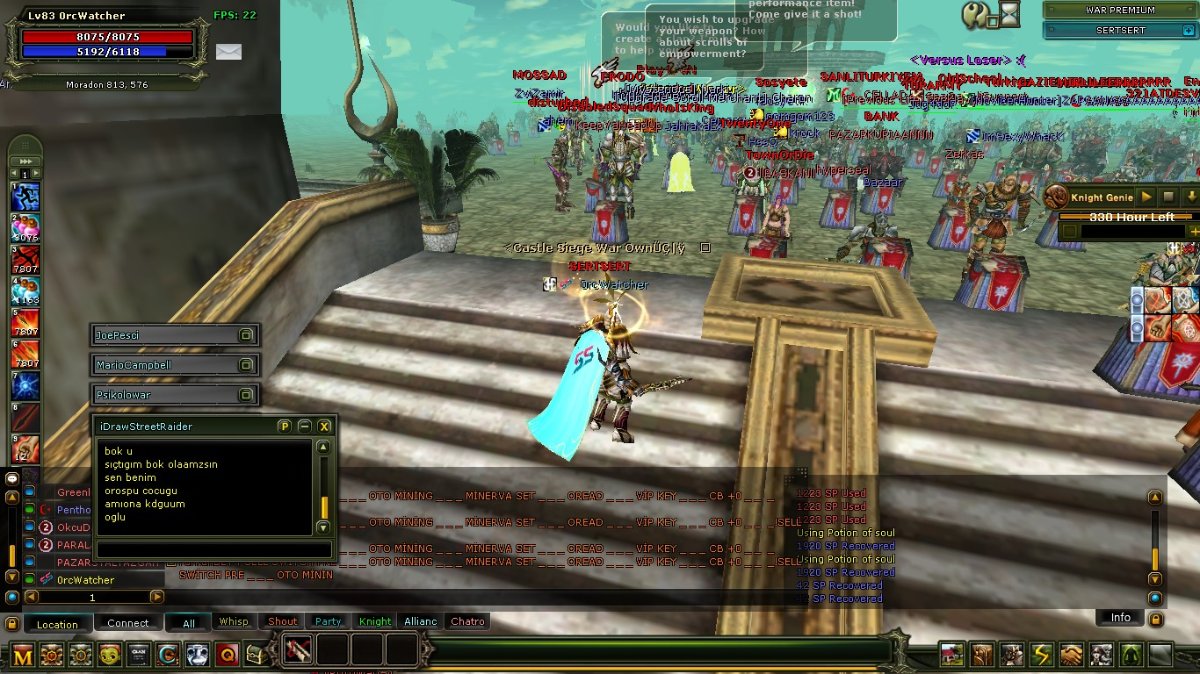Close the iDrawStreetRaider whisper window
The width and height of the screenshot is (1200, 674).
pos(324,426)
